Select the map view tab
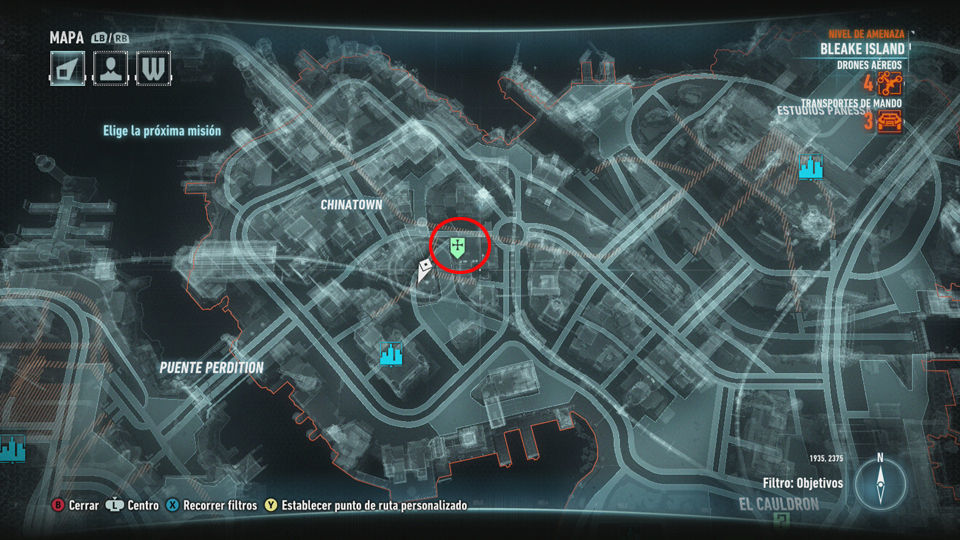Viewport: 960px width, 540px height. [69, 68]
